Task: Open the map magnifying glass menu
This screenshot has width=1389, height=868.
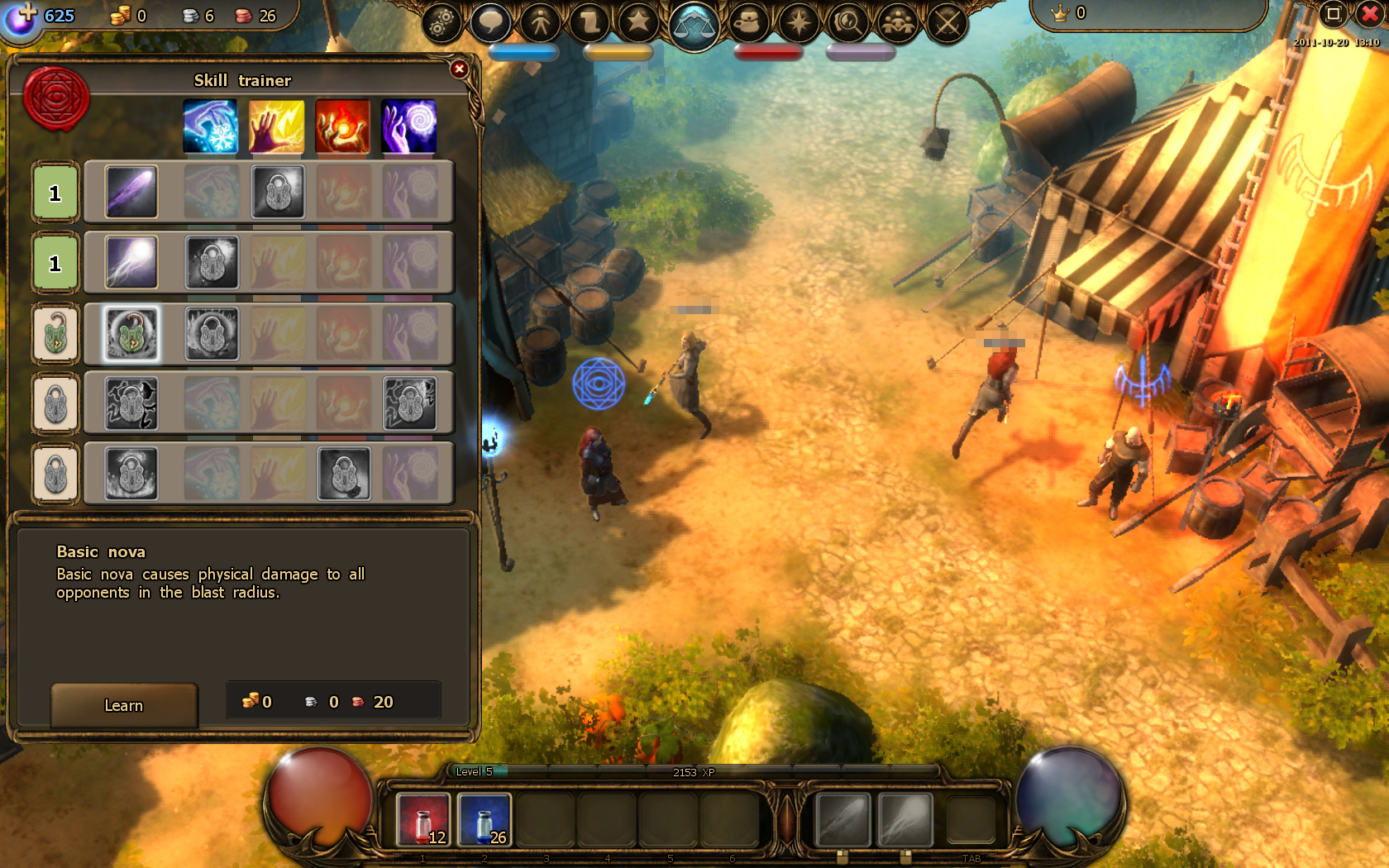Action: tap(847, 22)
